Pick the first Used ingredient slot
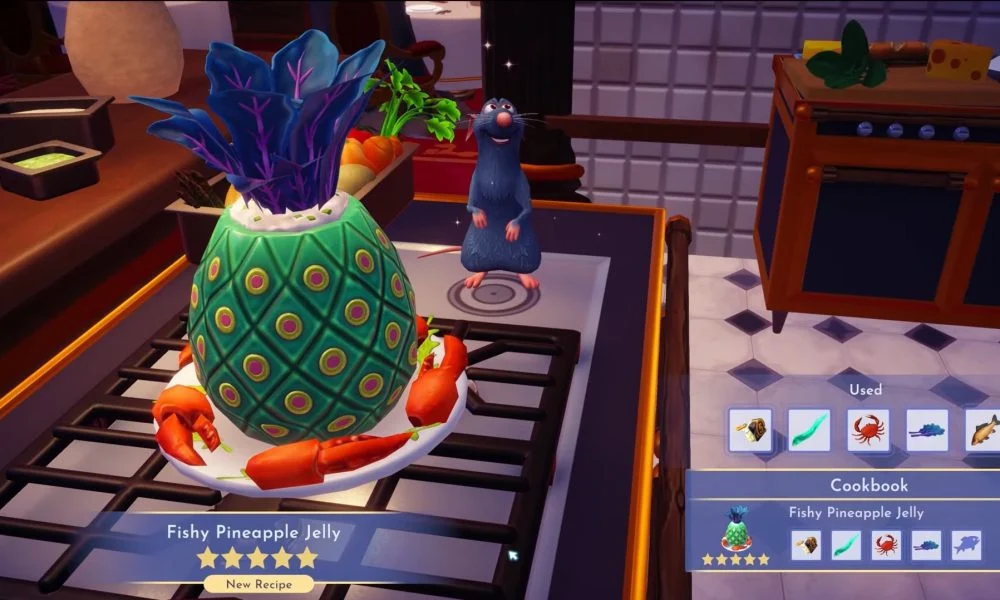Screen dimensions: 1000x600 tap(750, 431)
